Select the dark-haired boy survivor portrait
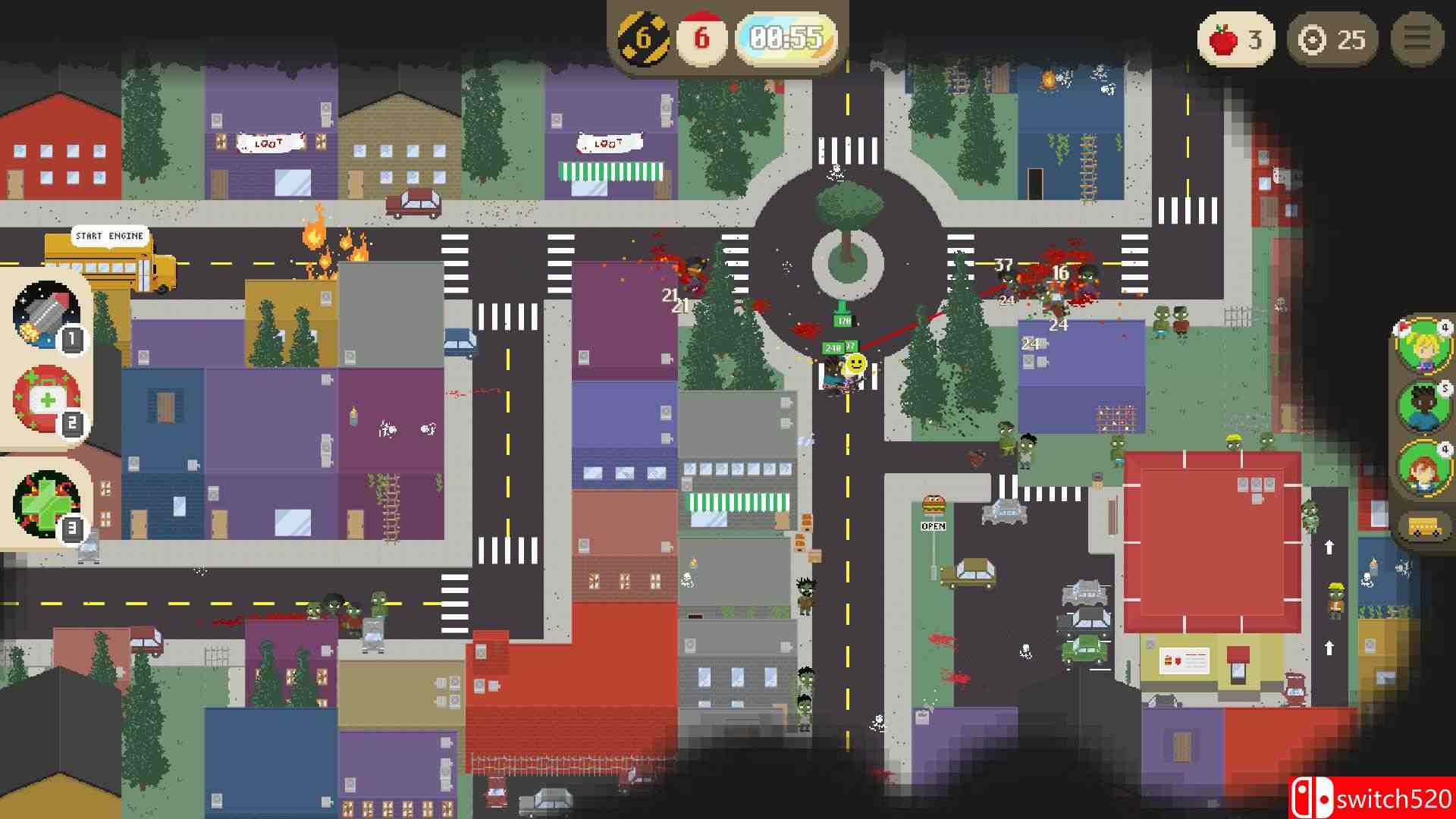 [1424, 409]
